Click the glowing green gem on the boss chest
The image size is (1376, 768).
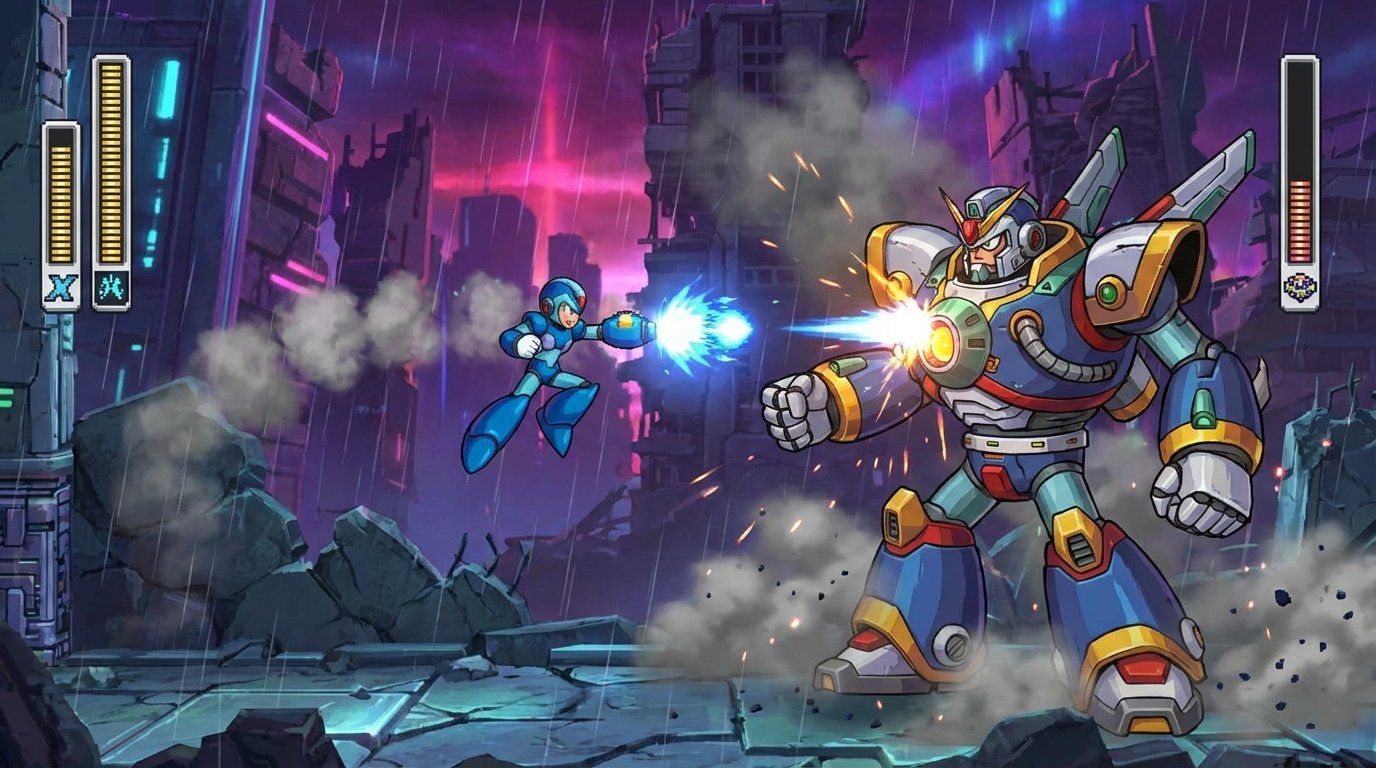(1108, 290)
